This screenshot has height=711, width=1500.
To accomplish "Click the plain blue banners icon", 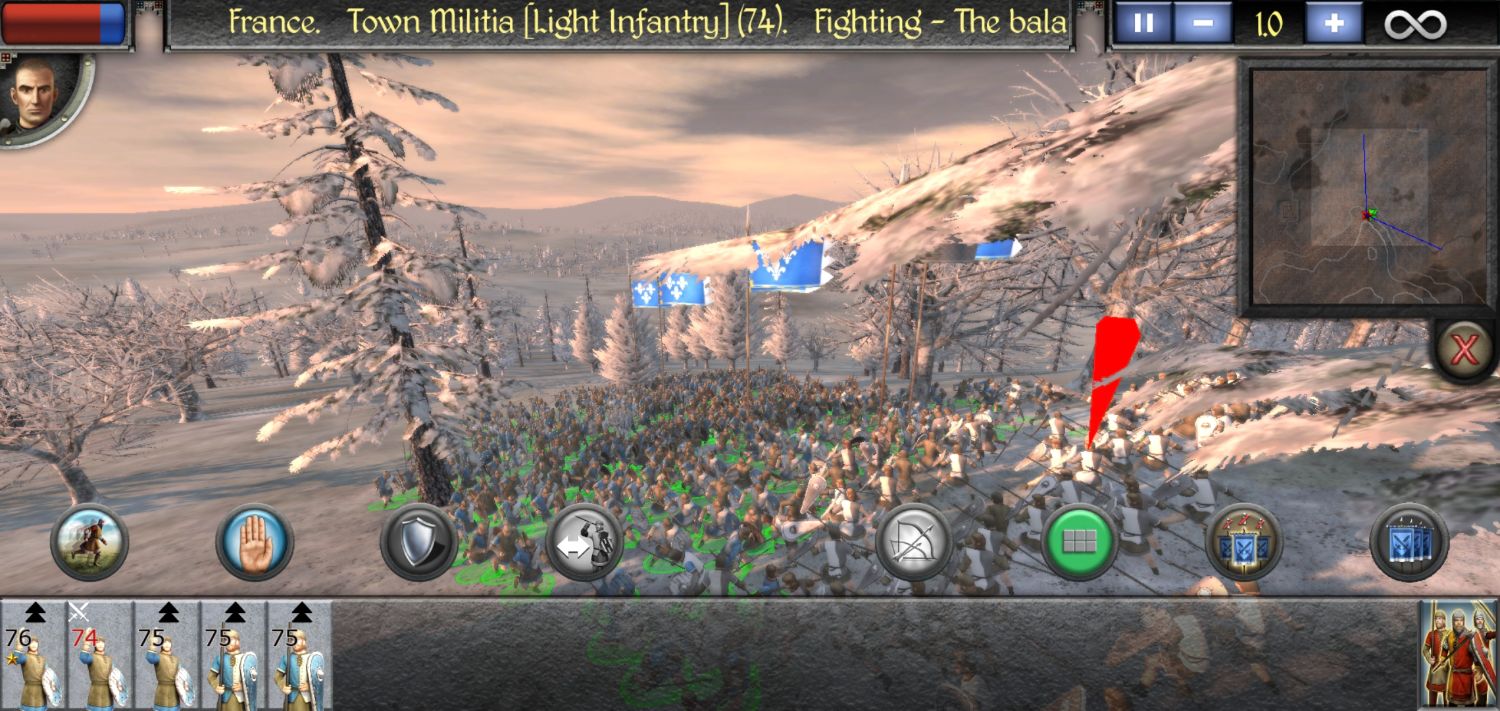I will tap(1409, 543).
